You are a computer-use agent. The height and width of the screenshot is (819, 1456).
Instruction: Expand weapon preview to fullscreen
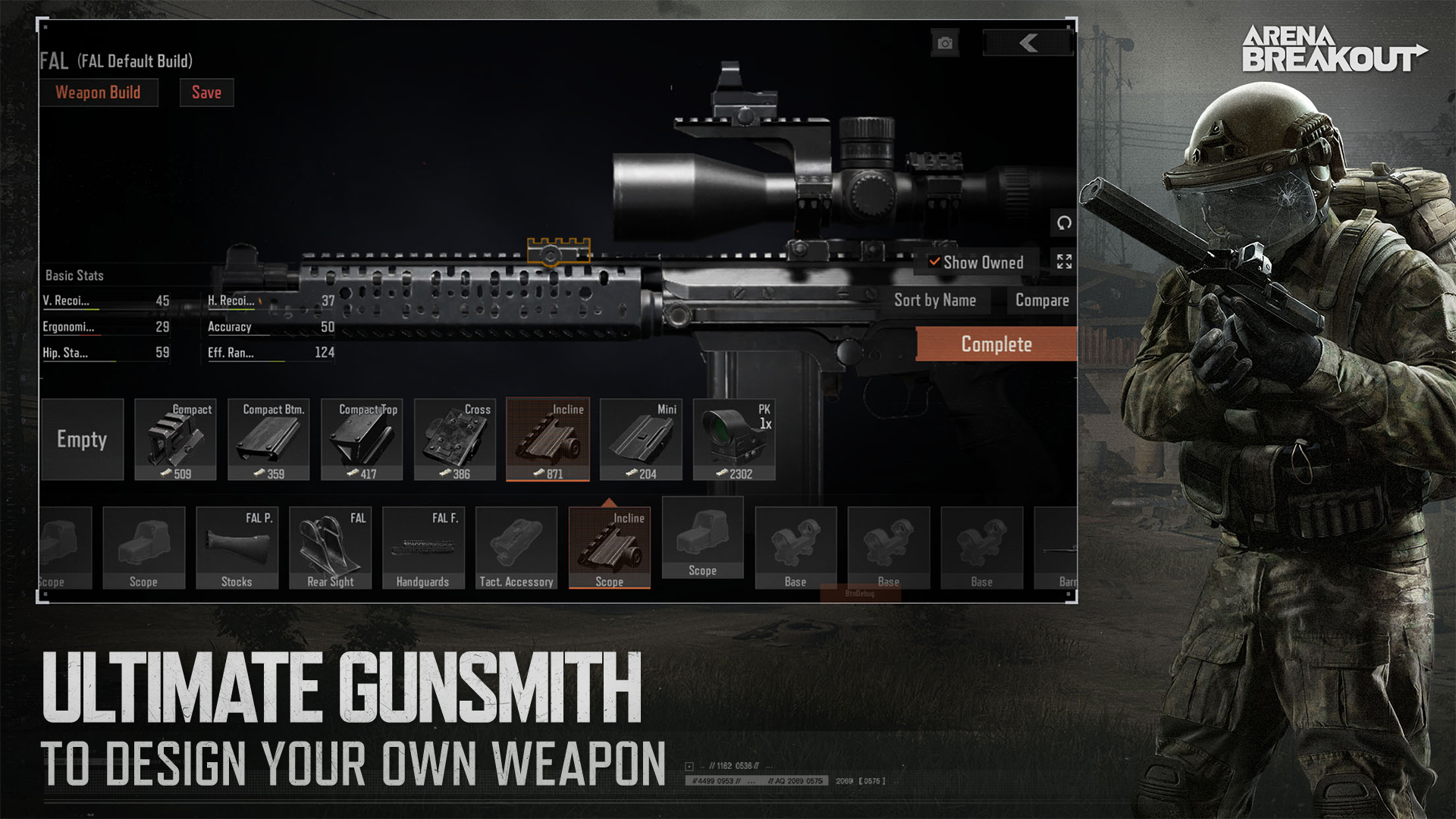tap(1064, 262)
